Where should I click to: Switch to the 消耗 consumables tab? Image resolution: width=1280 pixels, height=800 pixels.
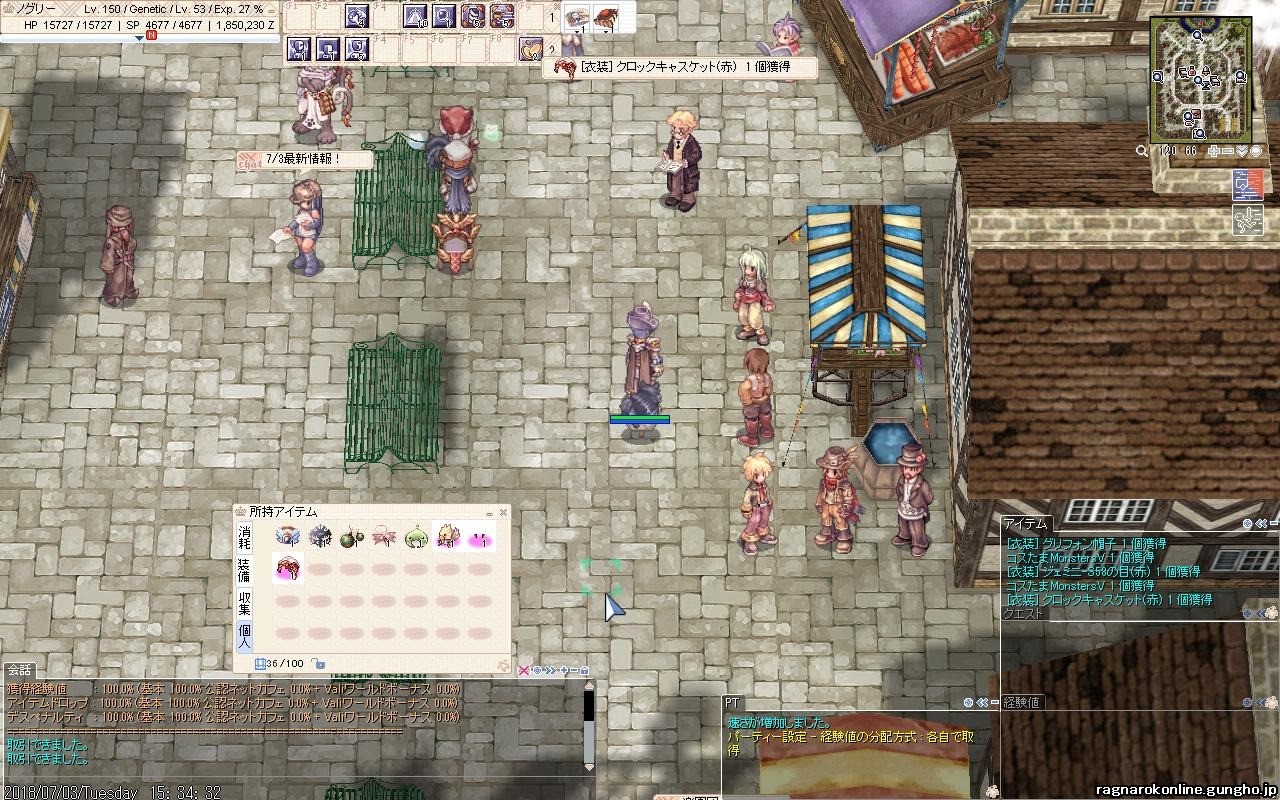click(245, 537)
